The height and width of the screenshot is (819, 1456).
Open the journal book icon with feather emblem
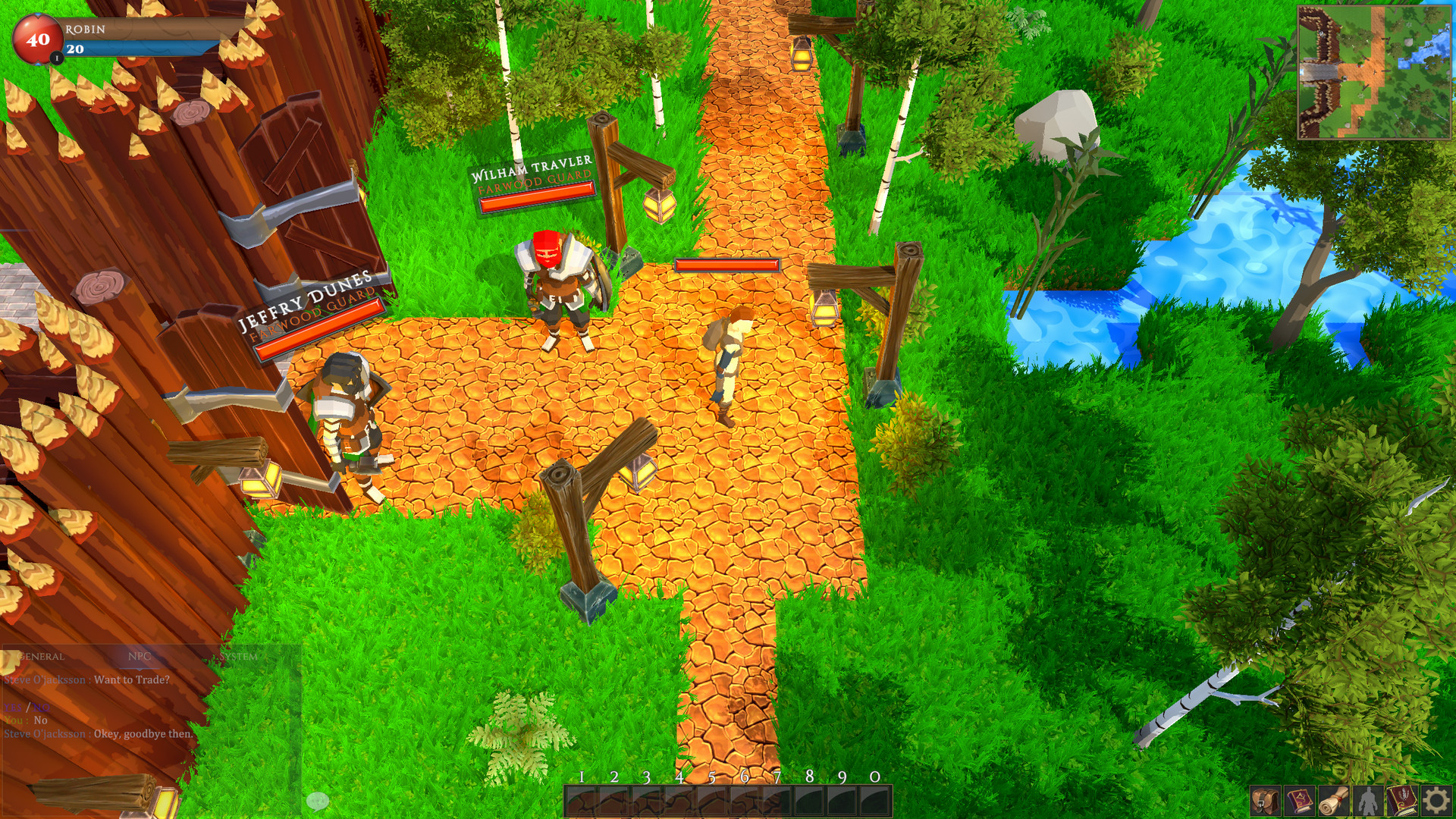1401,801
